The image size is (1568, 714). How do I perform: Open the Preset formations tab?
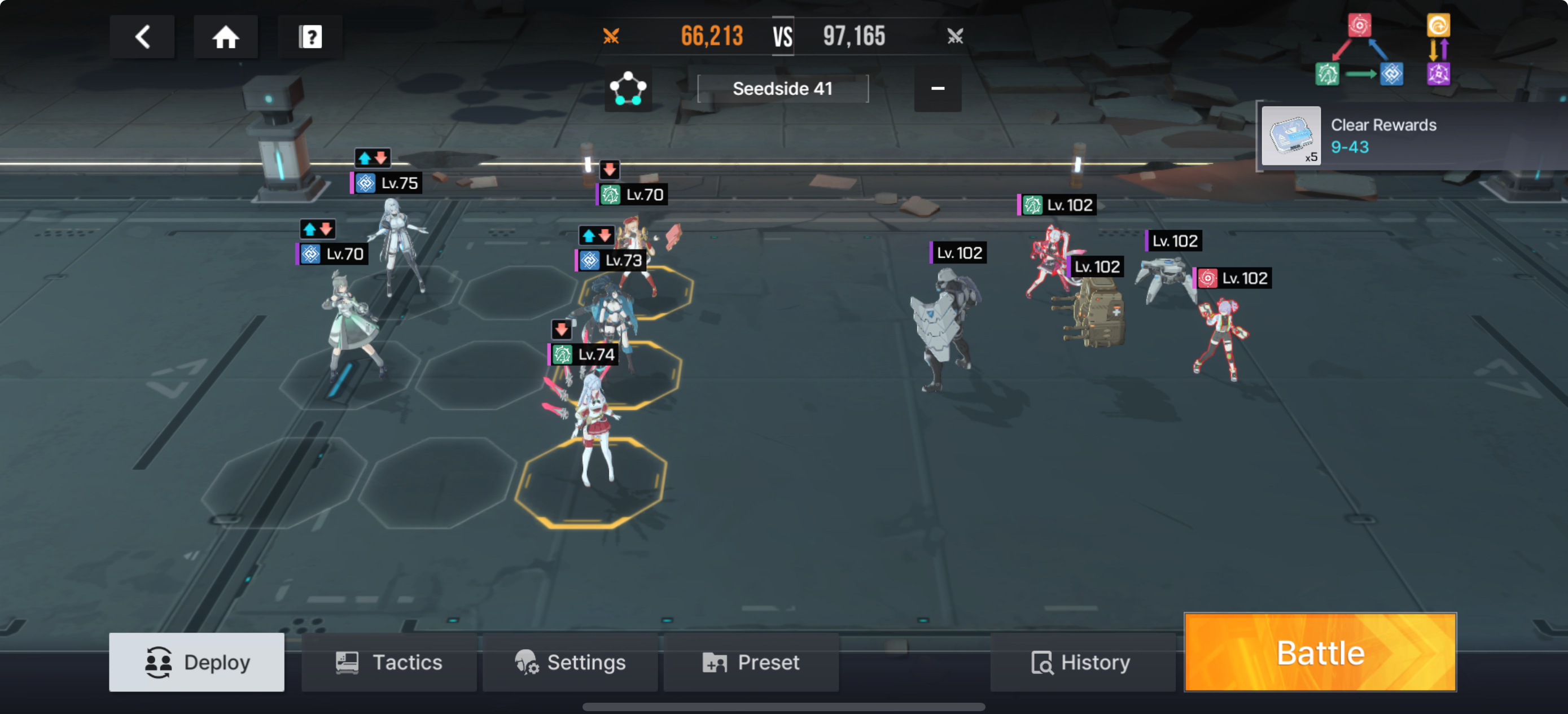point(751,662)
